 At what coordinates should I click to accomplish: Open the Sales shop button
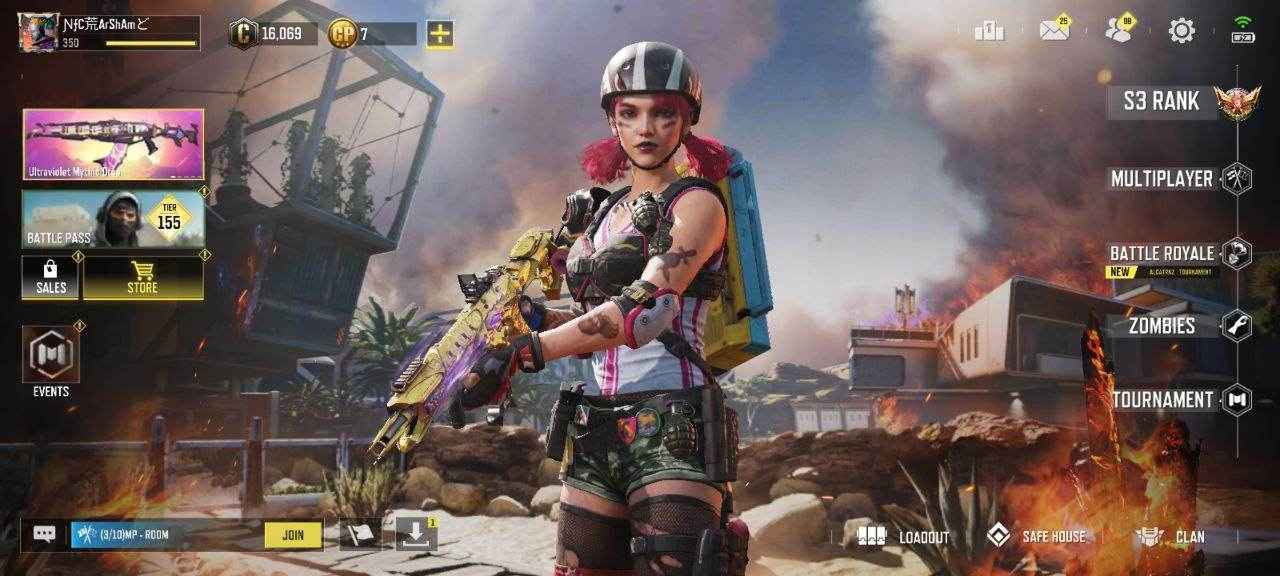[x=51, y=277]
